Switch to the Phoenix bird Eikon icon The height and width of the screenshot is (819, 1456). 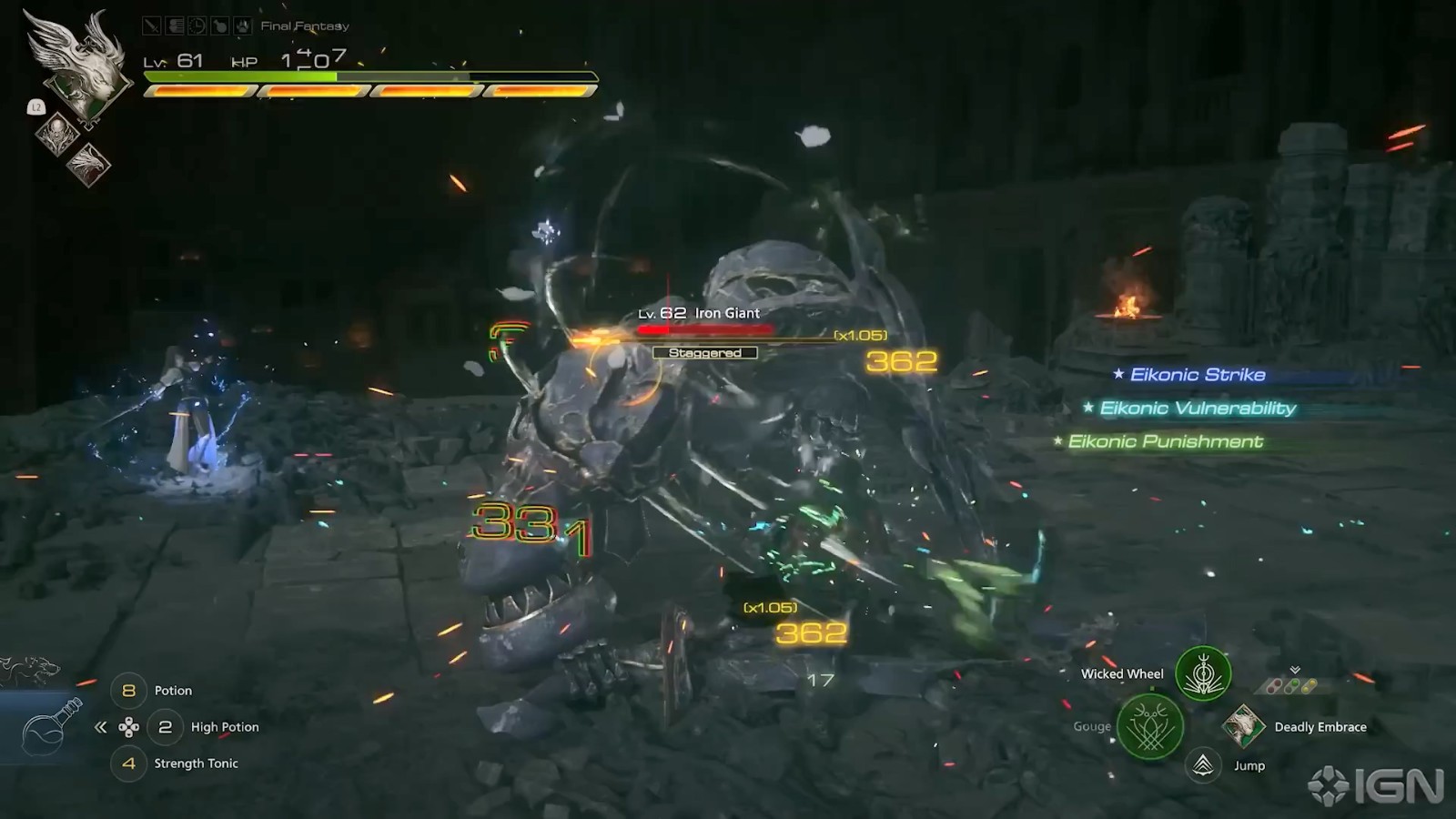(x=89, y=165)
